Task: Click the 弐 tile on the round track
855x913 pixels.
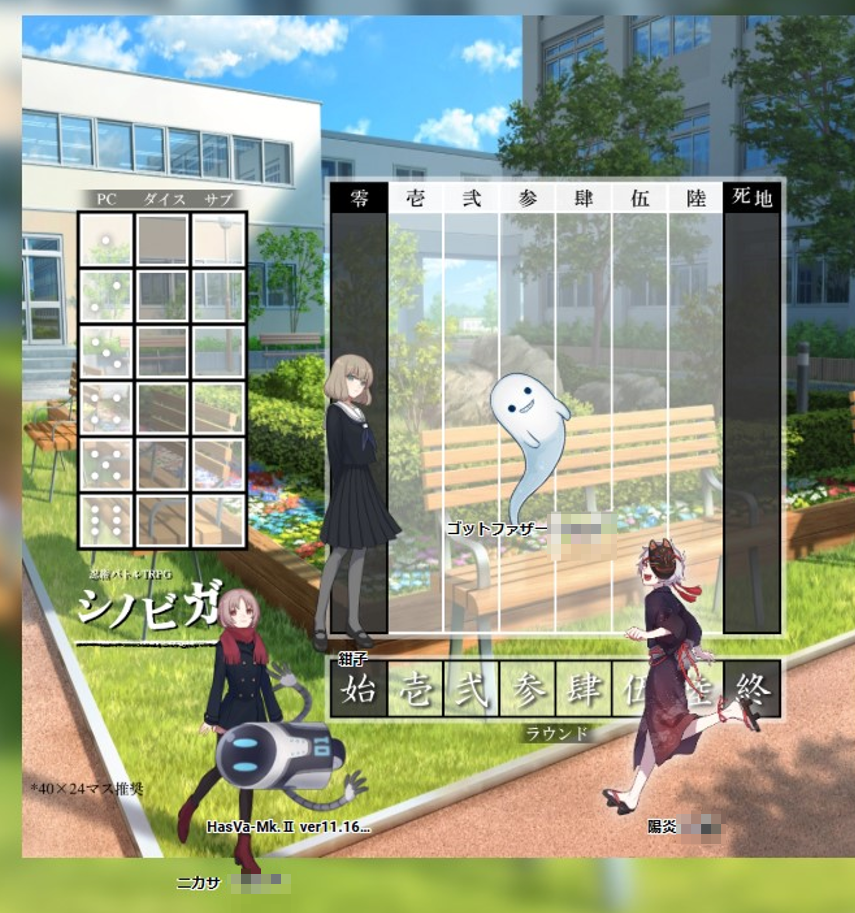Action: click(x=471, y=689)
